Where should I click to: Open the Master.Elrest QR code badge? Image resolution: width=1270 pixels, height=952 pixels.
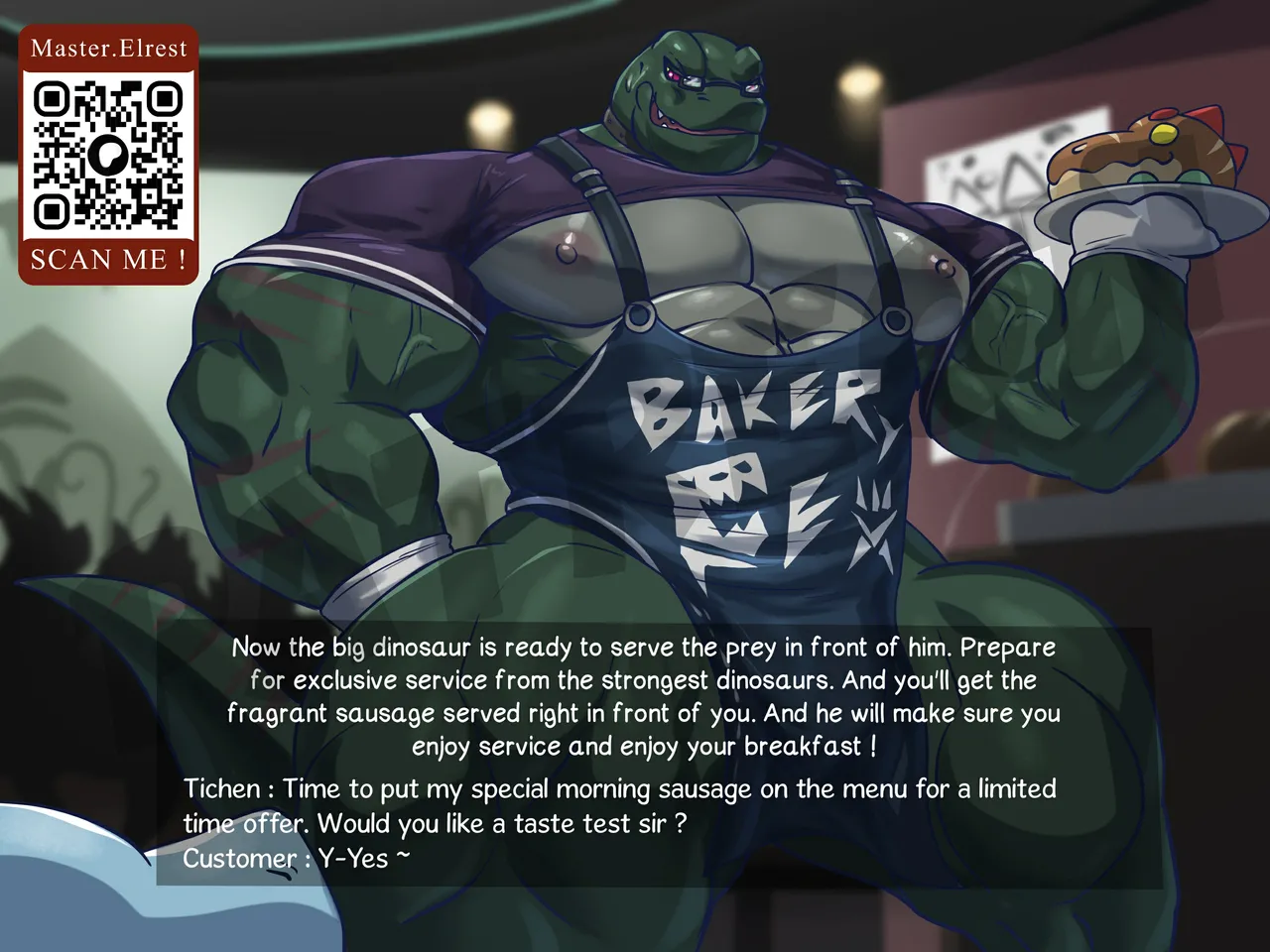click(108, 155)
